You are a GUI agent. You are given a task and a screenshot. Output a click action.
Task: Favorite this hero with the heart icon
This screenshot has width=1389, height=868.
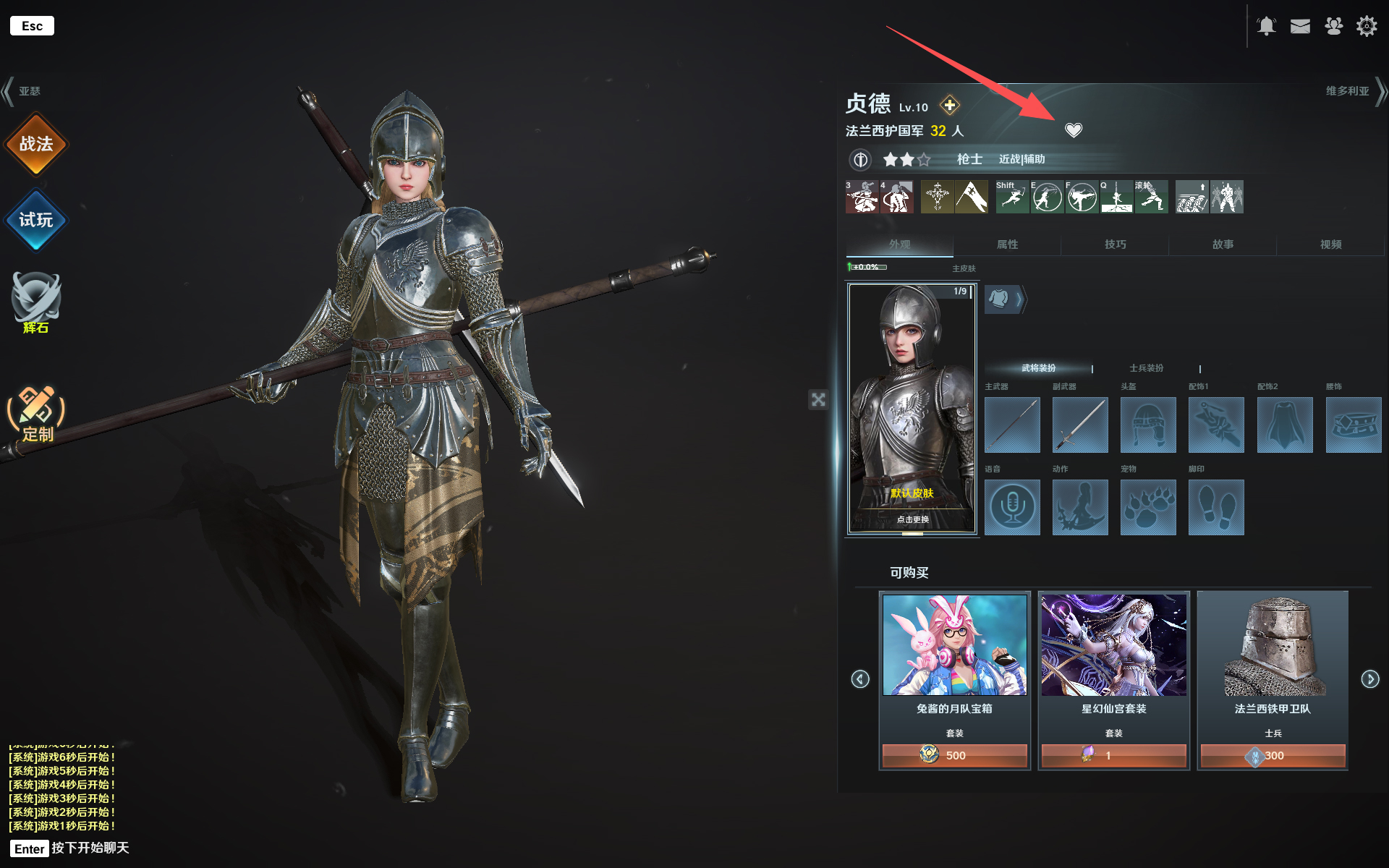[x=1074, y=130]
